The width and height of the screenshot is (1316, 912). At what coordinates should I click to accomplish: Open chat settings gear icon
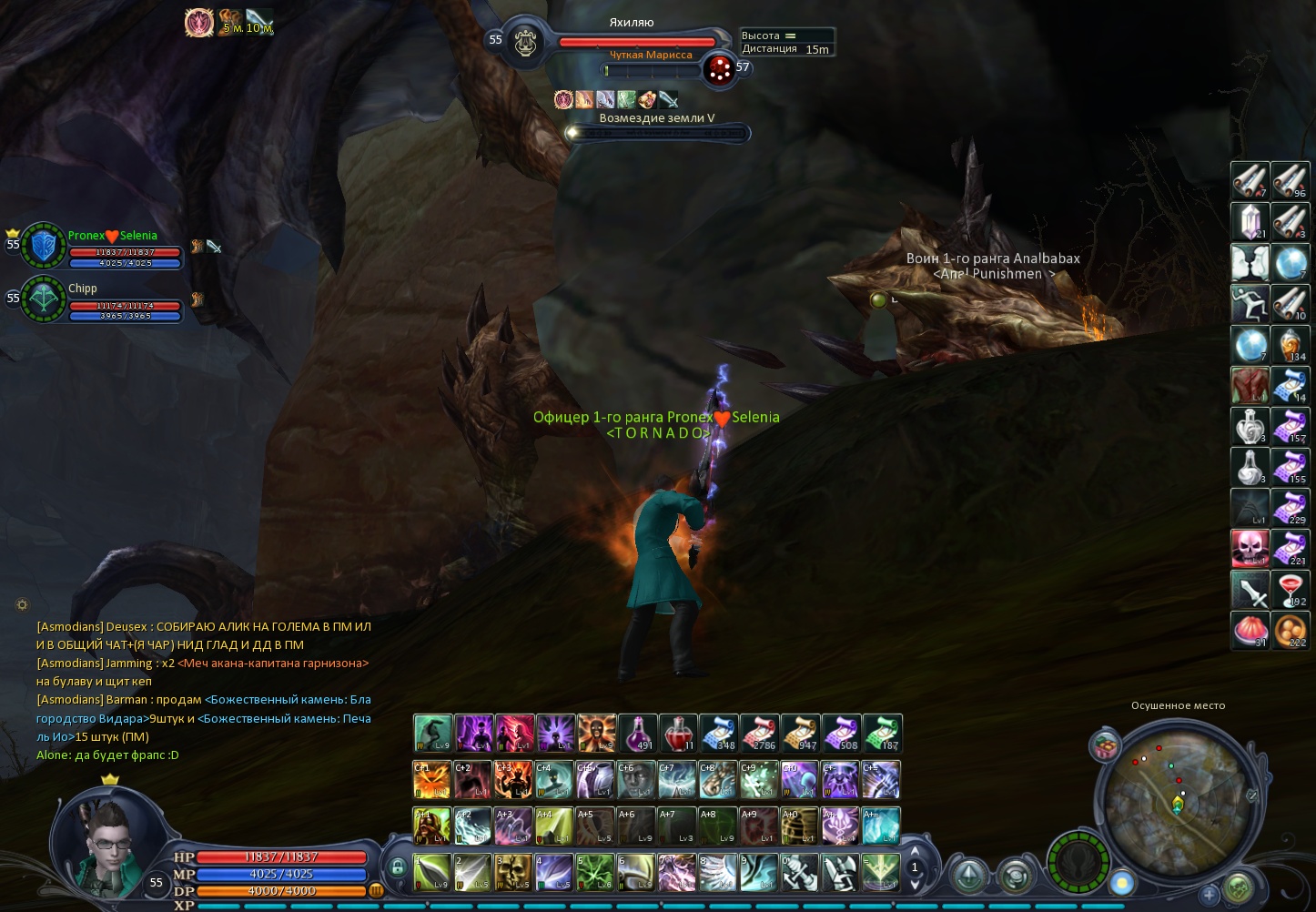coord(23,604)
